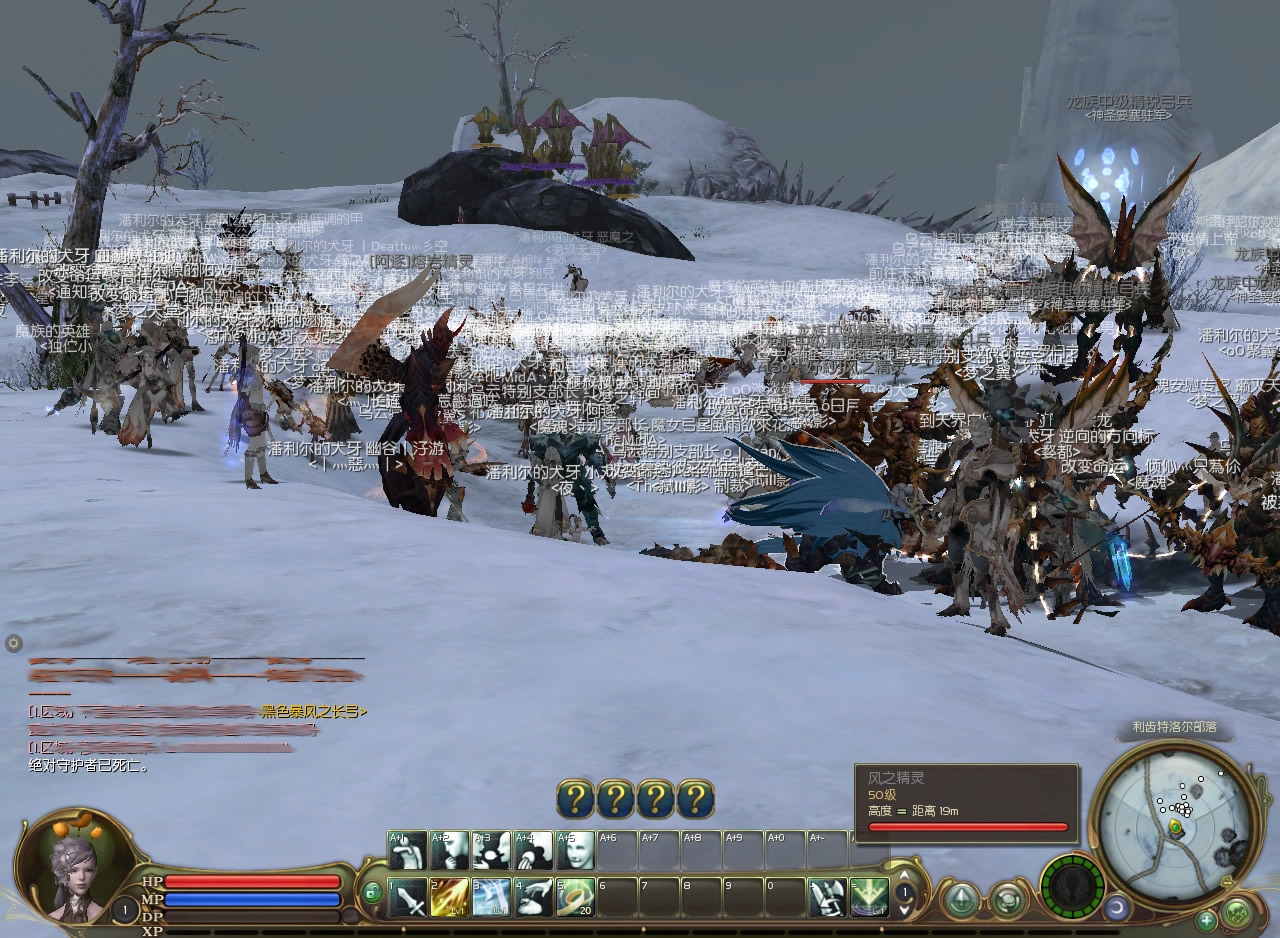
Task: Click the green plus button below the minimap
Action: 1207,920
